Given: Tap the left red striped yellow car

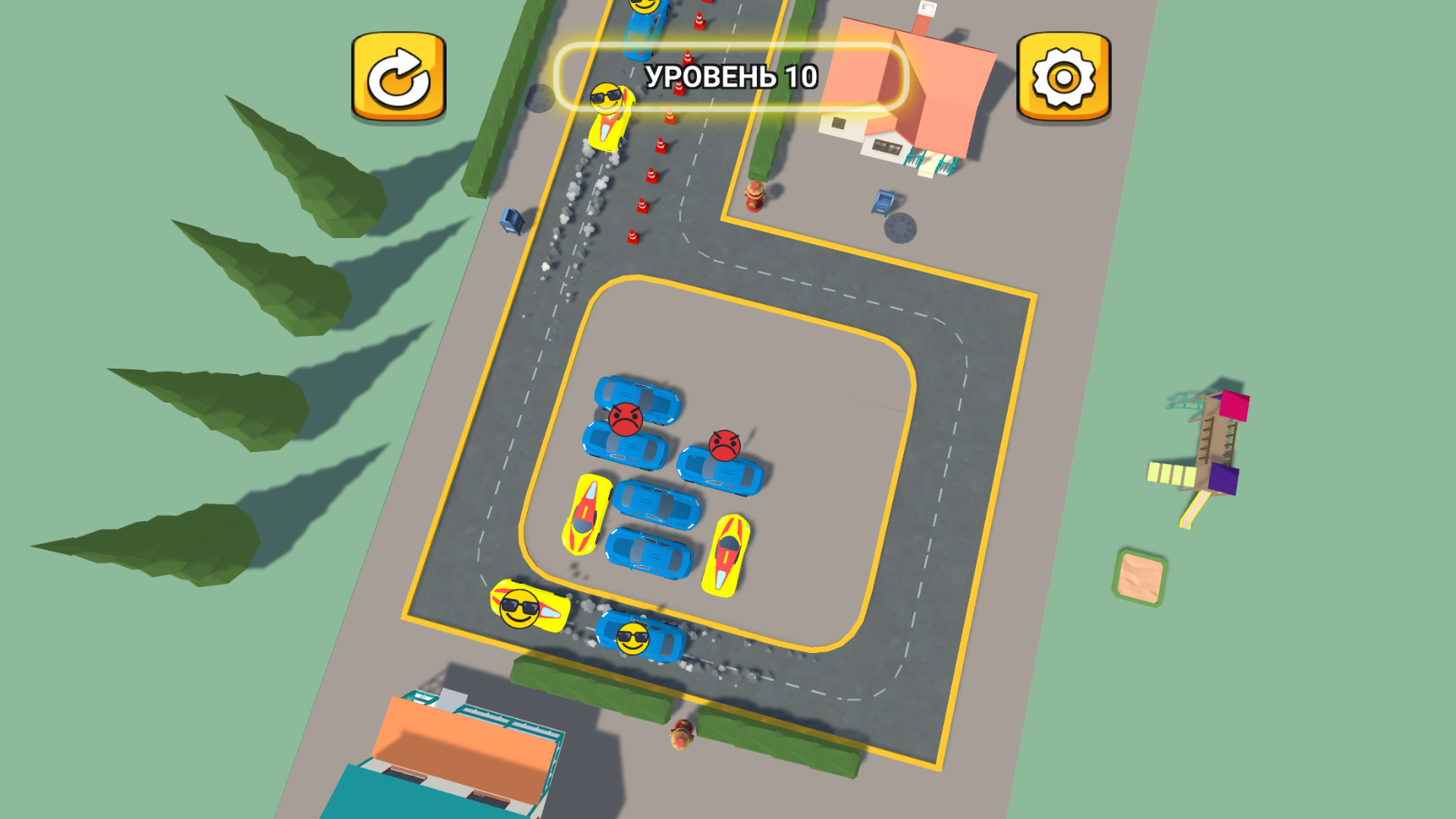Looking at the screenshot, I should coord(588,512).
